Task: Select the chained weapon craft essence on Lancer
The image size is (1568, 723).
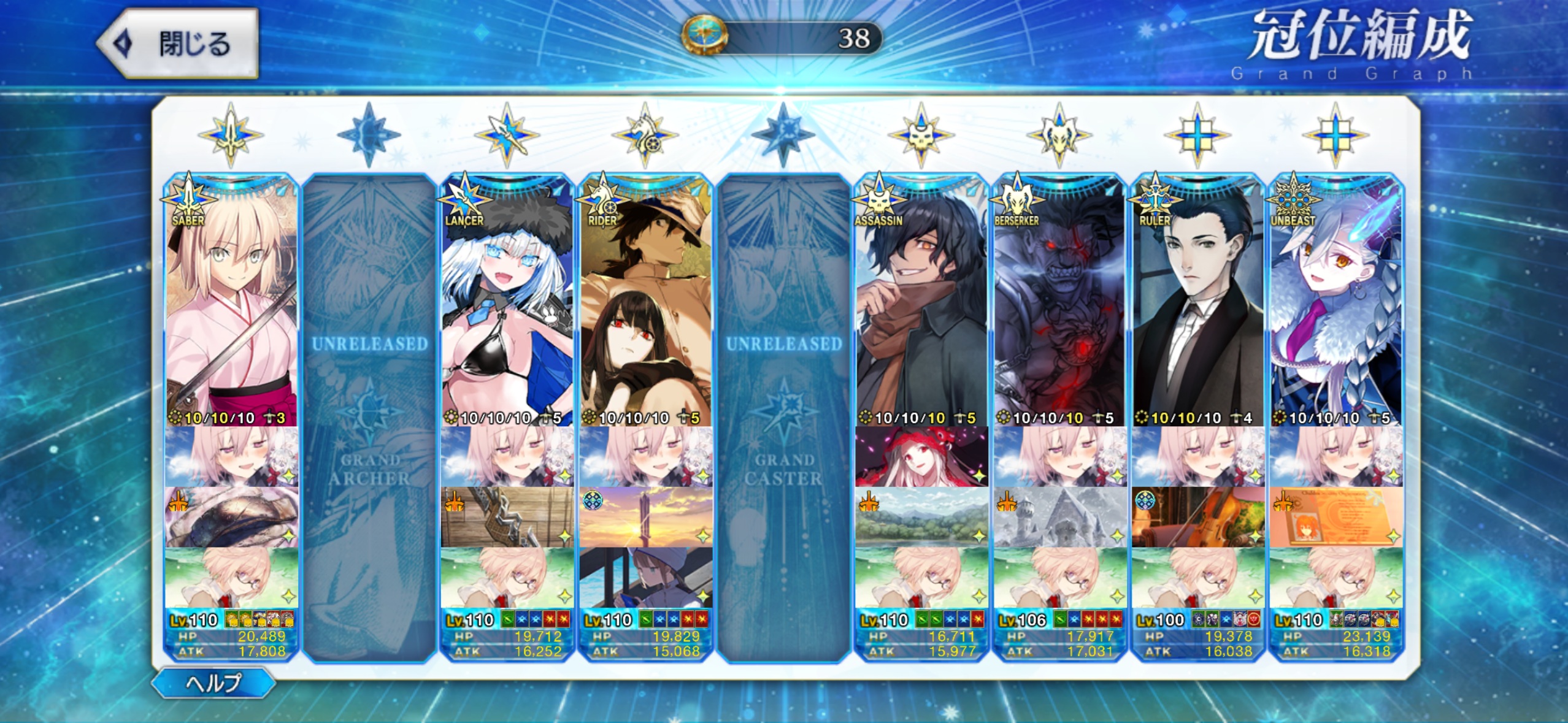Action: coord(507,517)
